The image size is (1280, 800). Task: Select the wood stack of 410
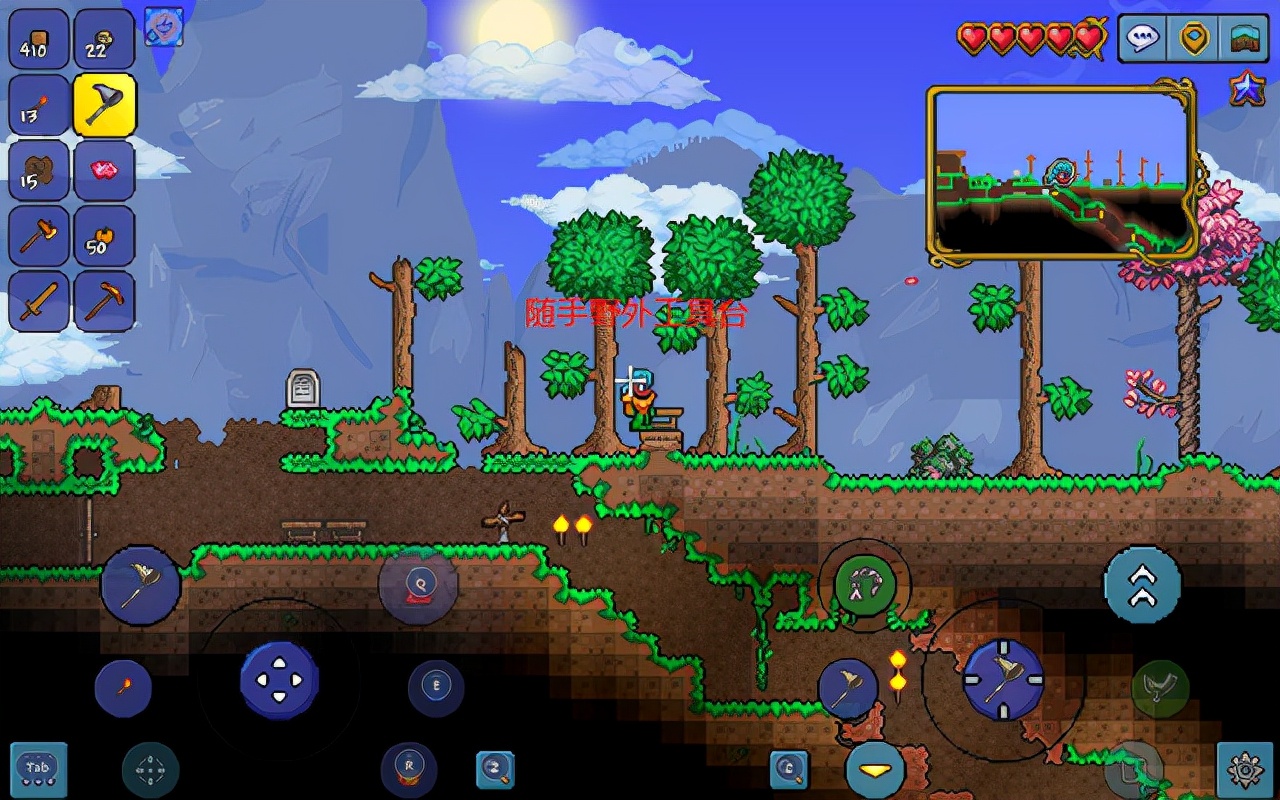[39, 40]
